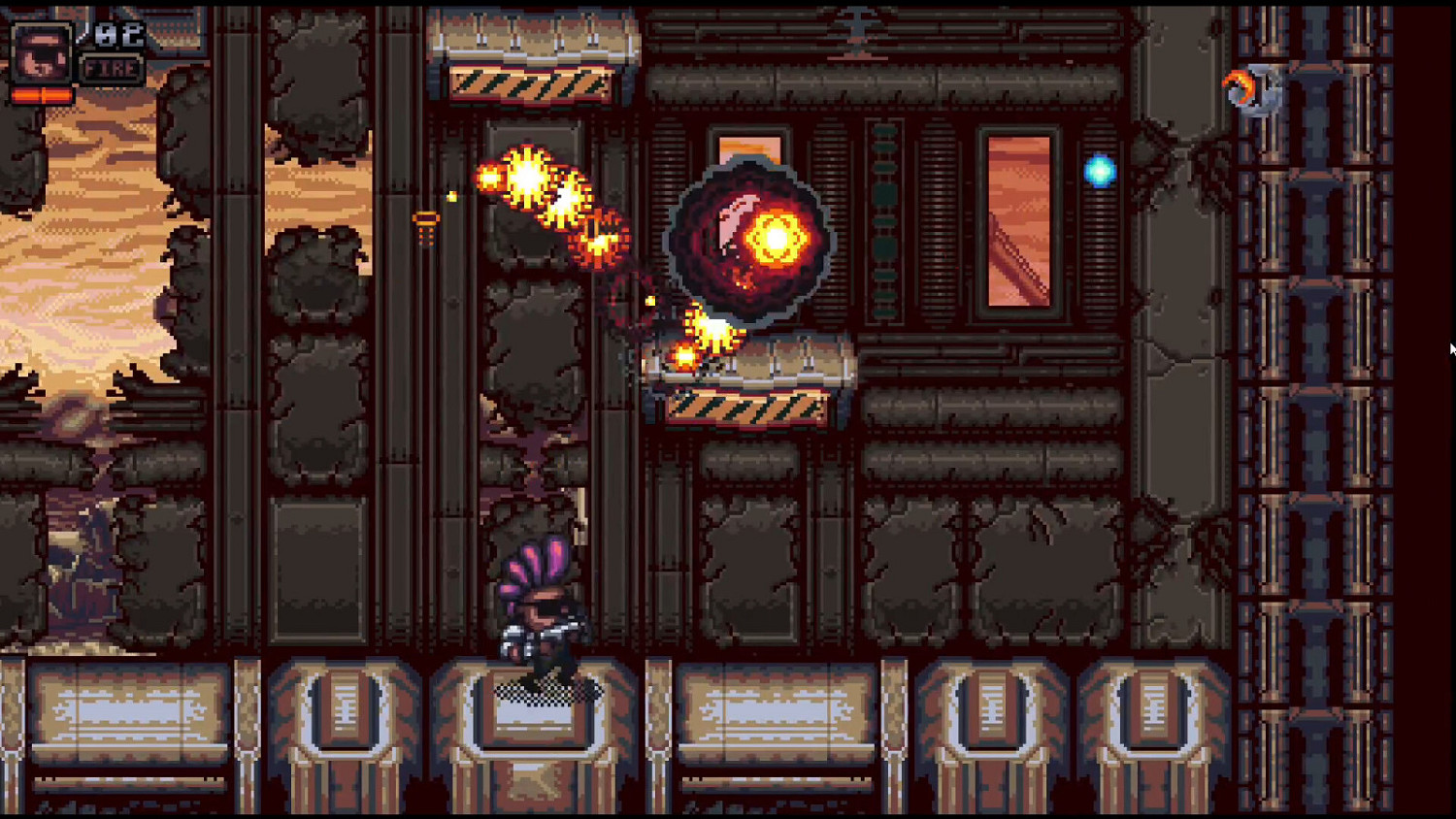
Task: Click the blue energy orb pickup
Action: tap(1098, 170)
